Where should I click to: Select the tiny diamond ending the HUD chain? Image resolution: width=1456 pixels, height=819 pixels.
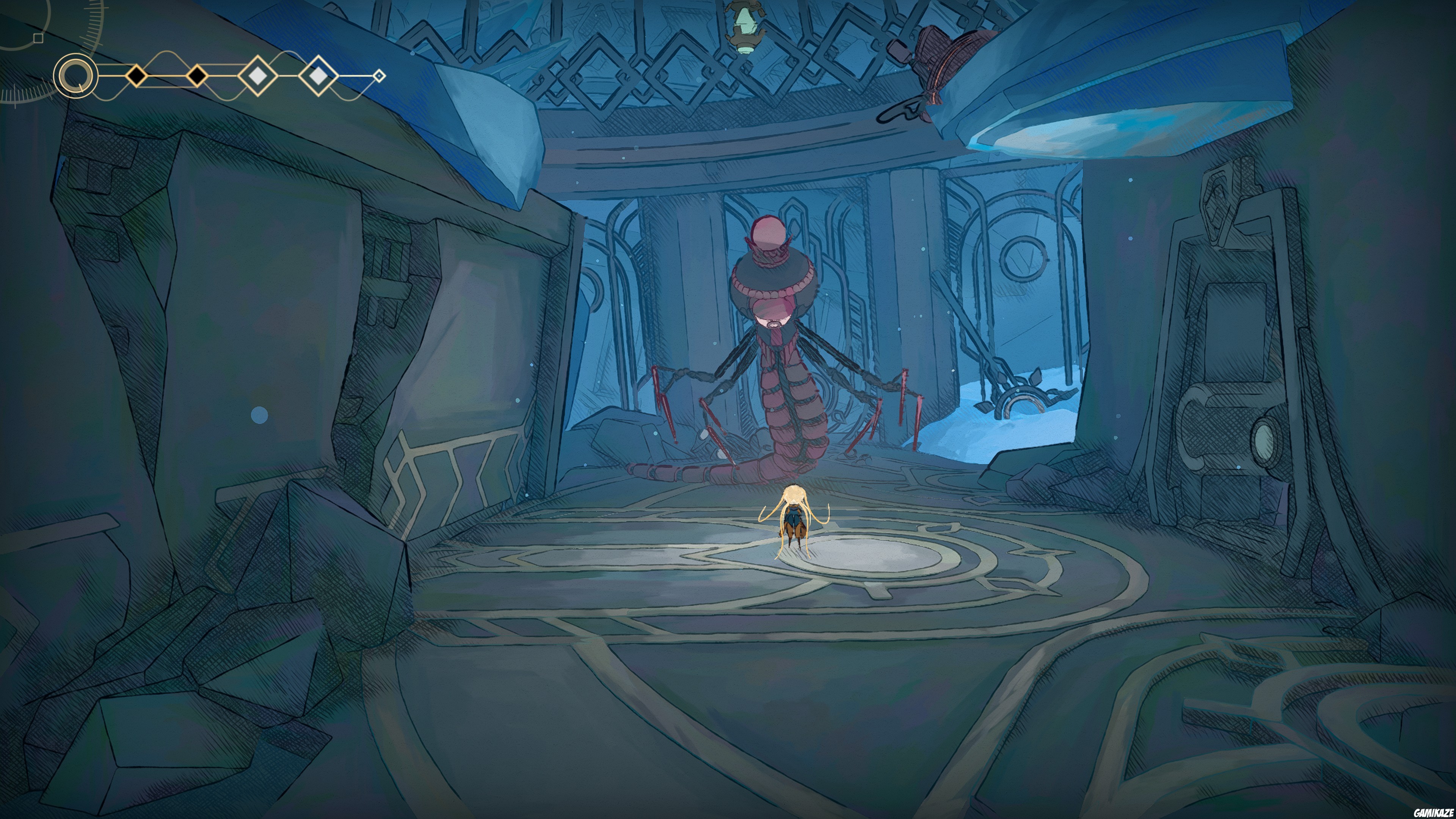(380, 75)
